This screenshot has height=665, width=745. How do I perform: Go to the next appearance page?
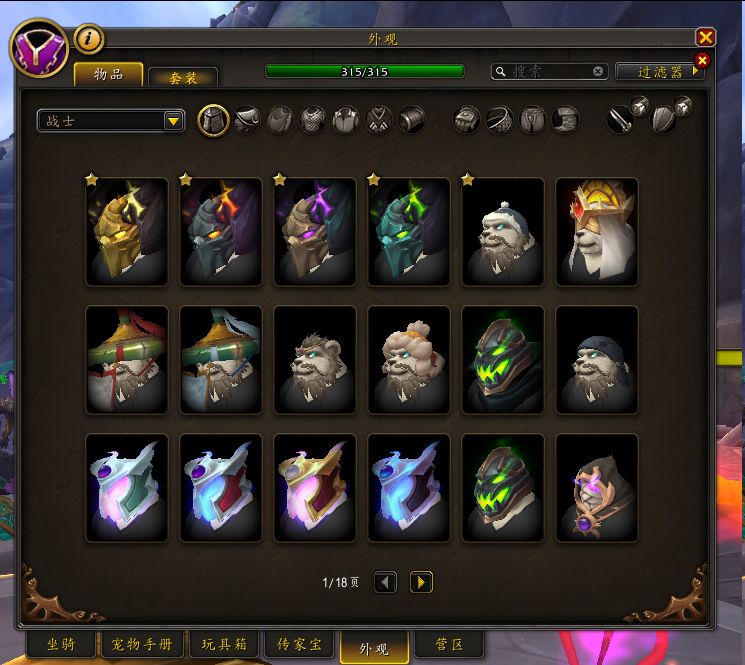pyautogui.click(x=421, y=582)
